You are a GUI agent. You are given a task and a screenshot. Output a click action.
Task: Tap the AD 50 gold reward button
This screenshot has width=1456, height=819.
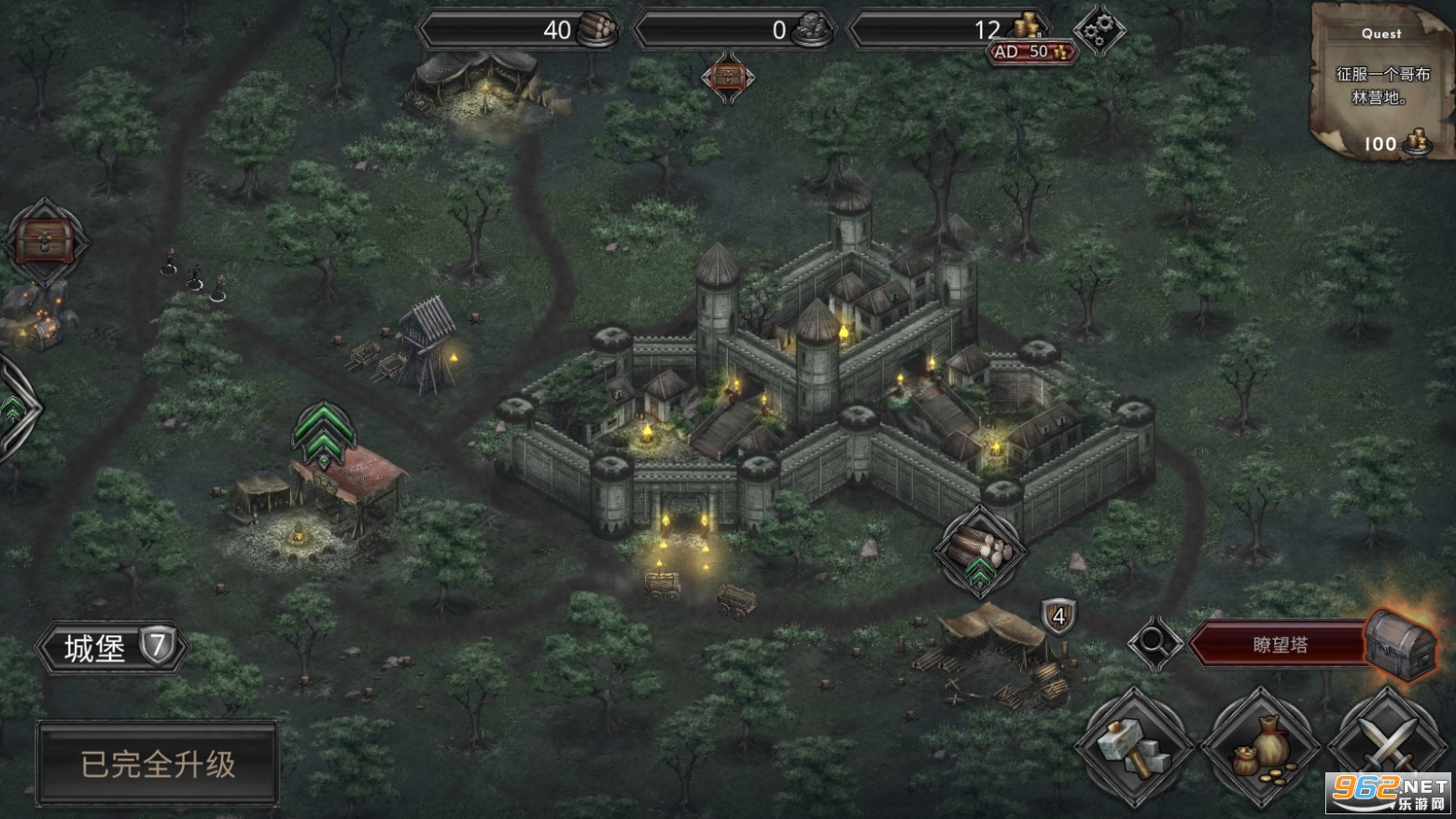point(1032,52)
